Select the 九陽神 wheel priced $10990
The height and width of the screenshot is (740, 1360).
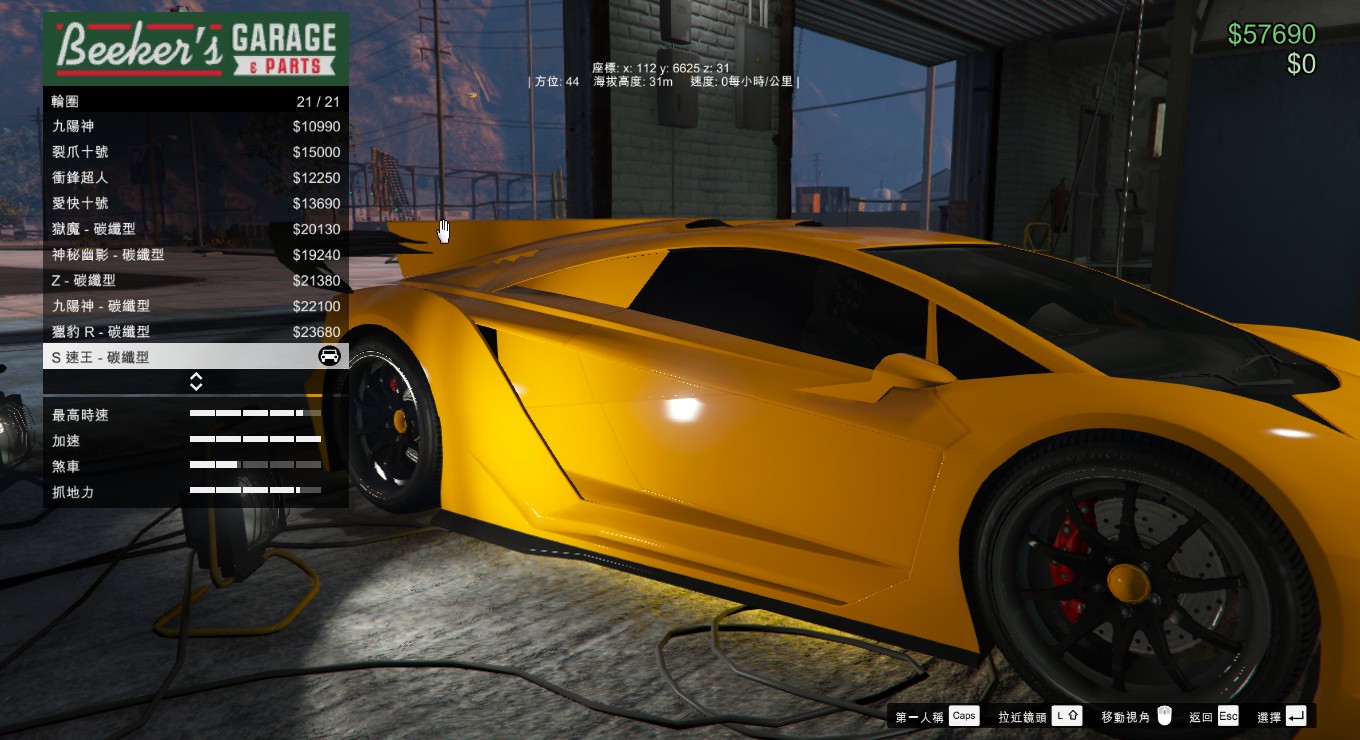(195, 127)
